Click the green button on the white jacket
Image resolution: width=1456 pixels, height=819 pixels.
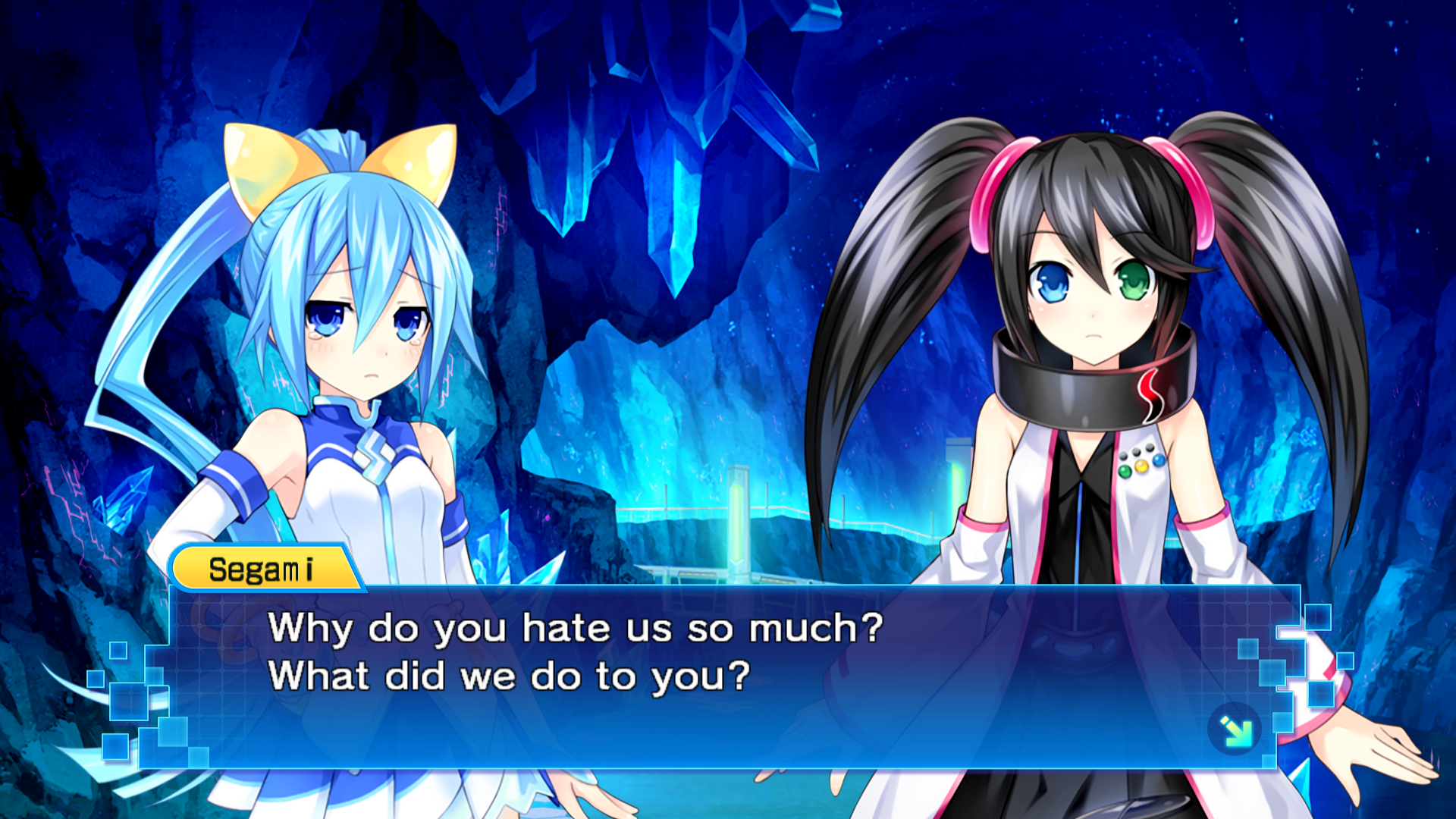coord(1125,471)
